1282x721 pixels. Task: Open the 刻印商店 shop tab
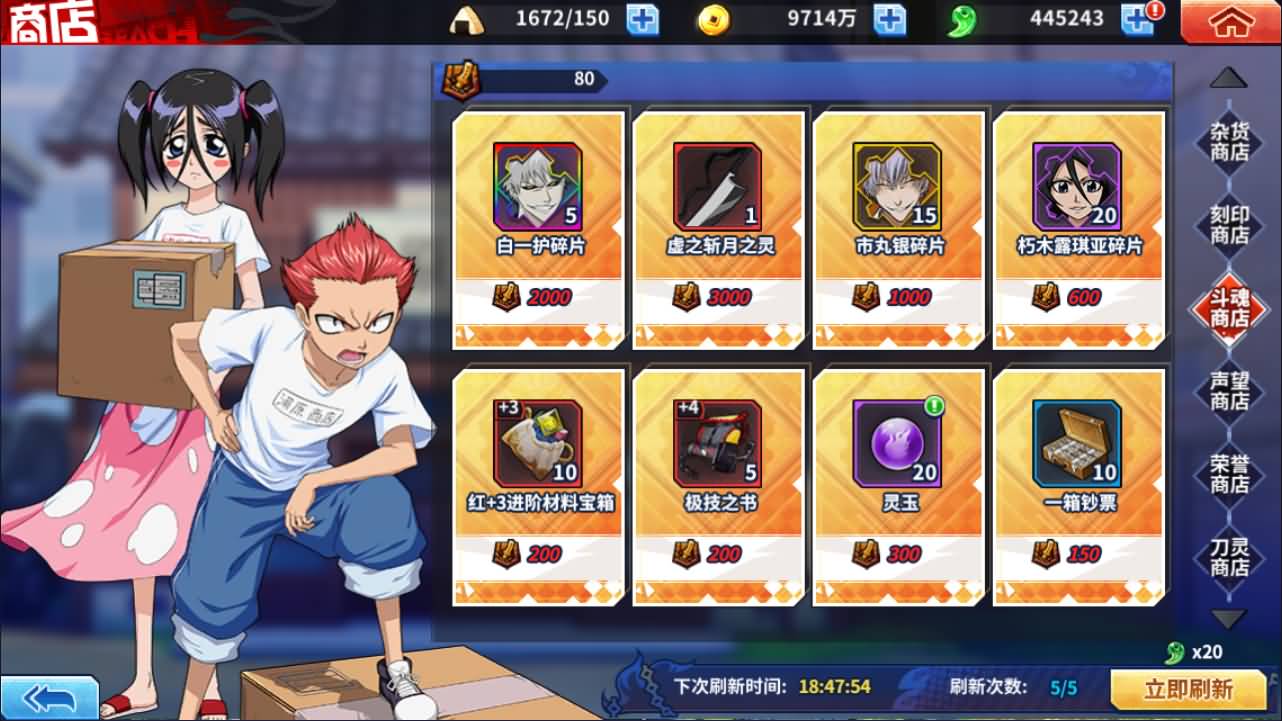click(x=1229, y=225)
